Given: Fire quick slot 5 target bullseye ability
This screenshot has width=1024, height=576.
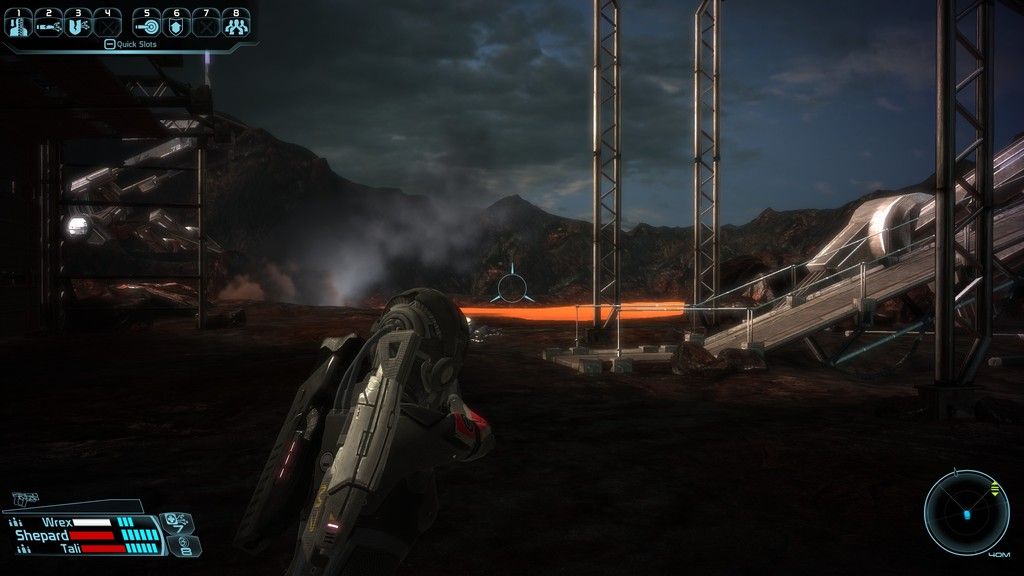Looking at the screenshot, I should (147, 26).
